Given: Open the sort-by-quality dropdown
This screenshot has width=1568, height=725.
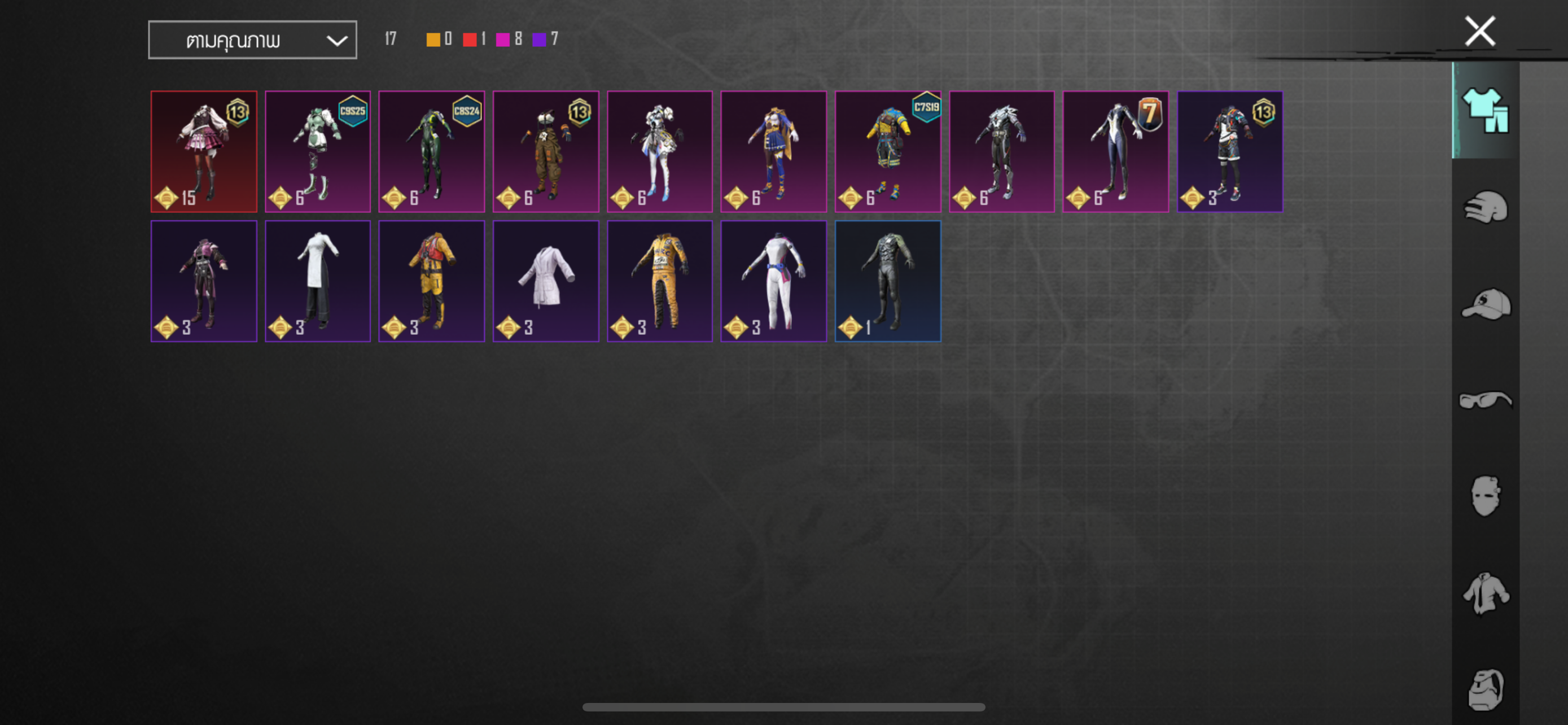Looking at the screenshot, I should 252,40.
